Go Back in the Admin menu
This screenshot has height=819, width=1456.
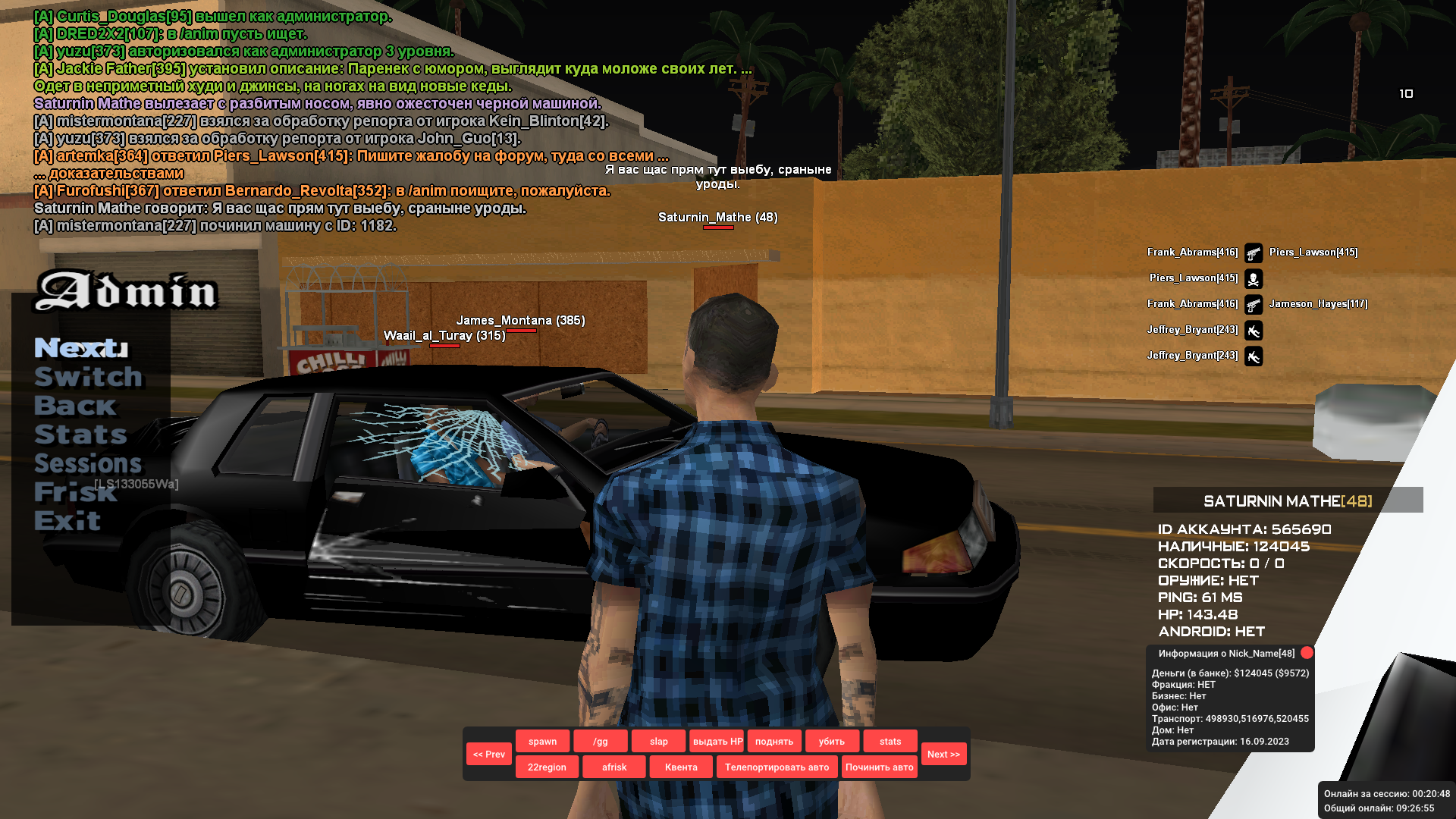pos(75,406)
